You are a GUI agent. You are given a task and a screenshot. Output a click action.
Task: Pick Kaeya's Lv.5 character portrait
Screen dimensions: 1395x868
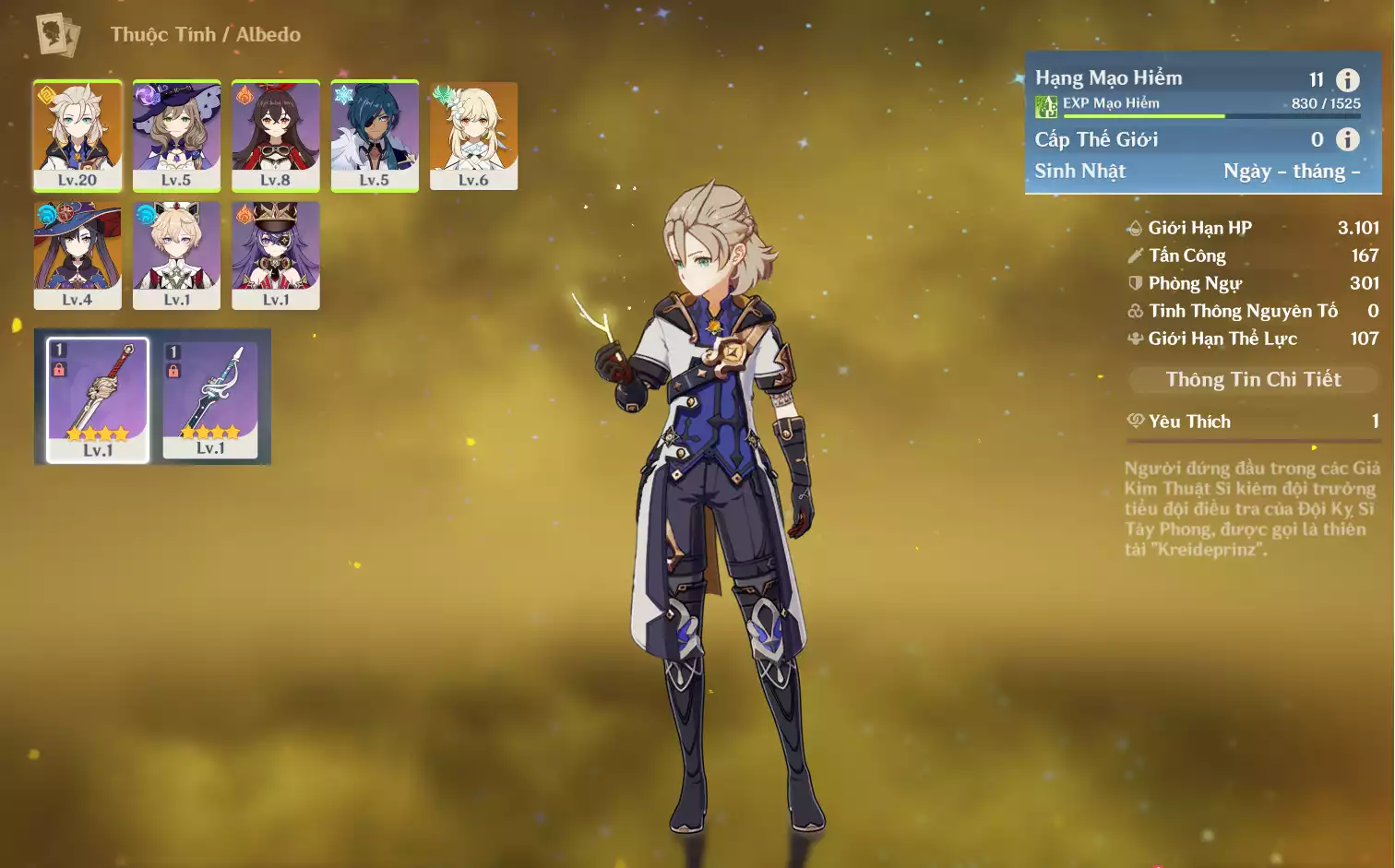pyautogui.click(x=375, y=135)
